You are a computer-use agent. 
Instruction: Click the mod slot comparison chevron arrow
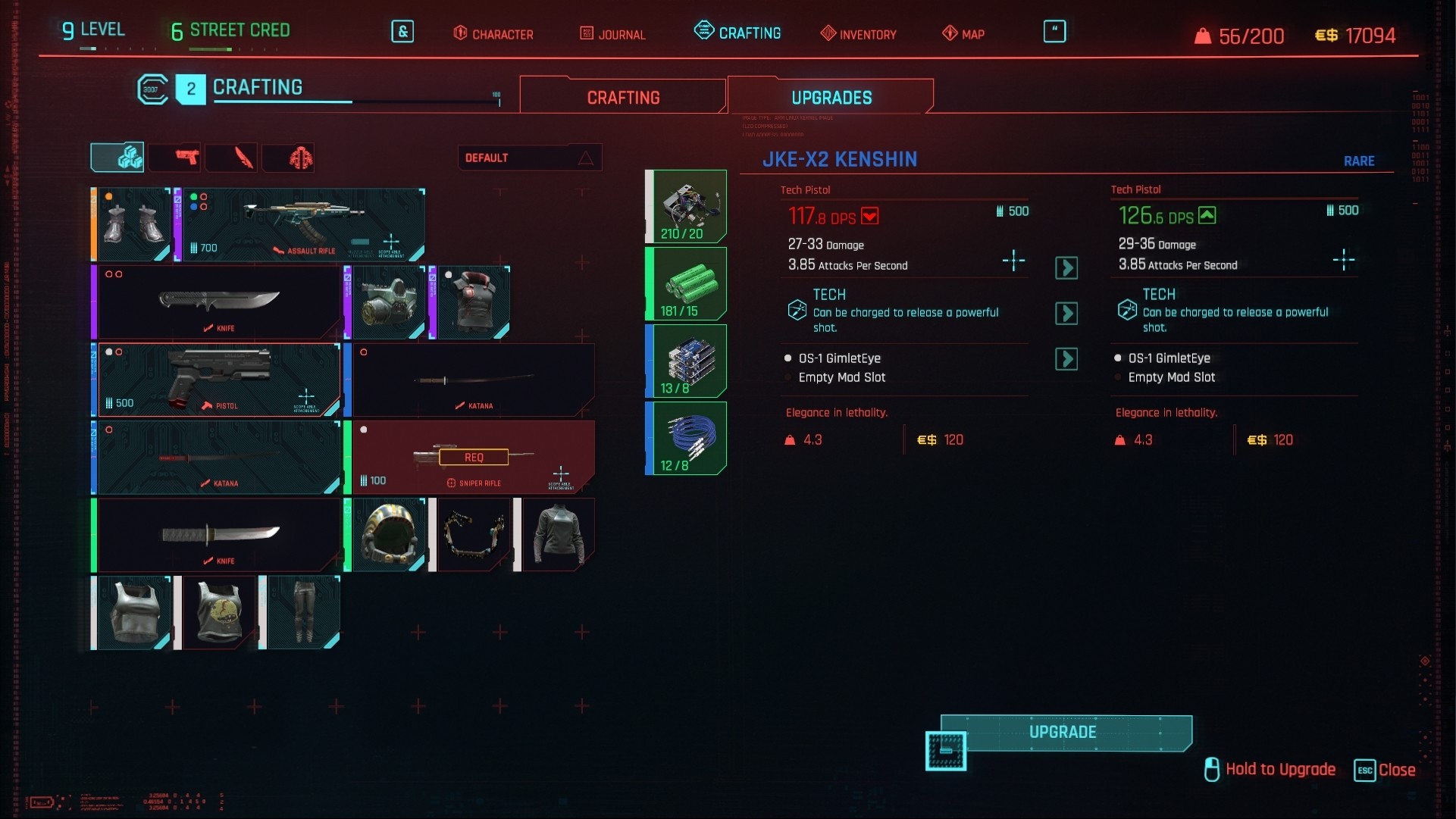(x=1067, y=359)
